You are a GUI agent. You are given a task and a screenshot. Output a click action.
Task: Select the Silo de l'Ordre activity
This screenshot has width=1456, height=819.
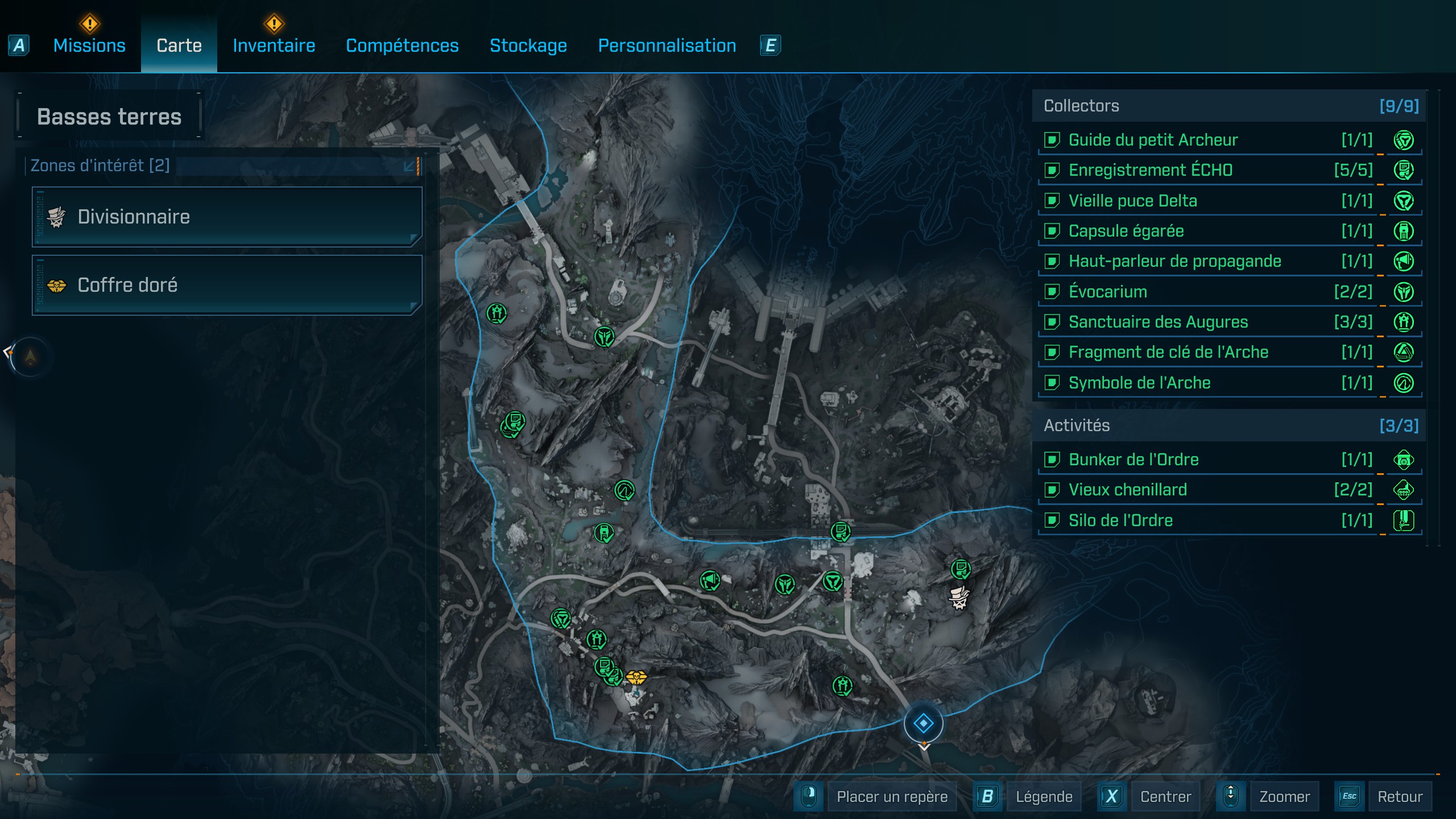(x=1120, y=520)
